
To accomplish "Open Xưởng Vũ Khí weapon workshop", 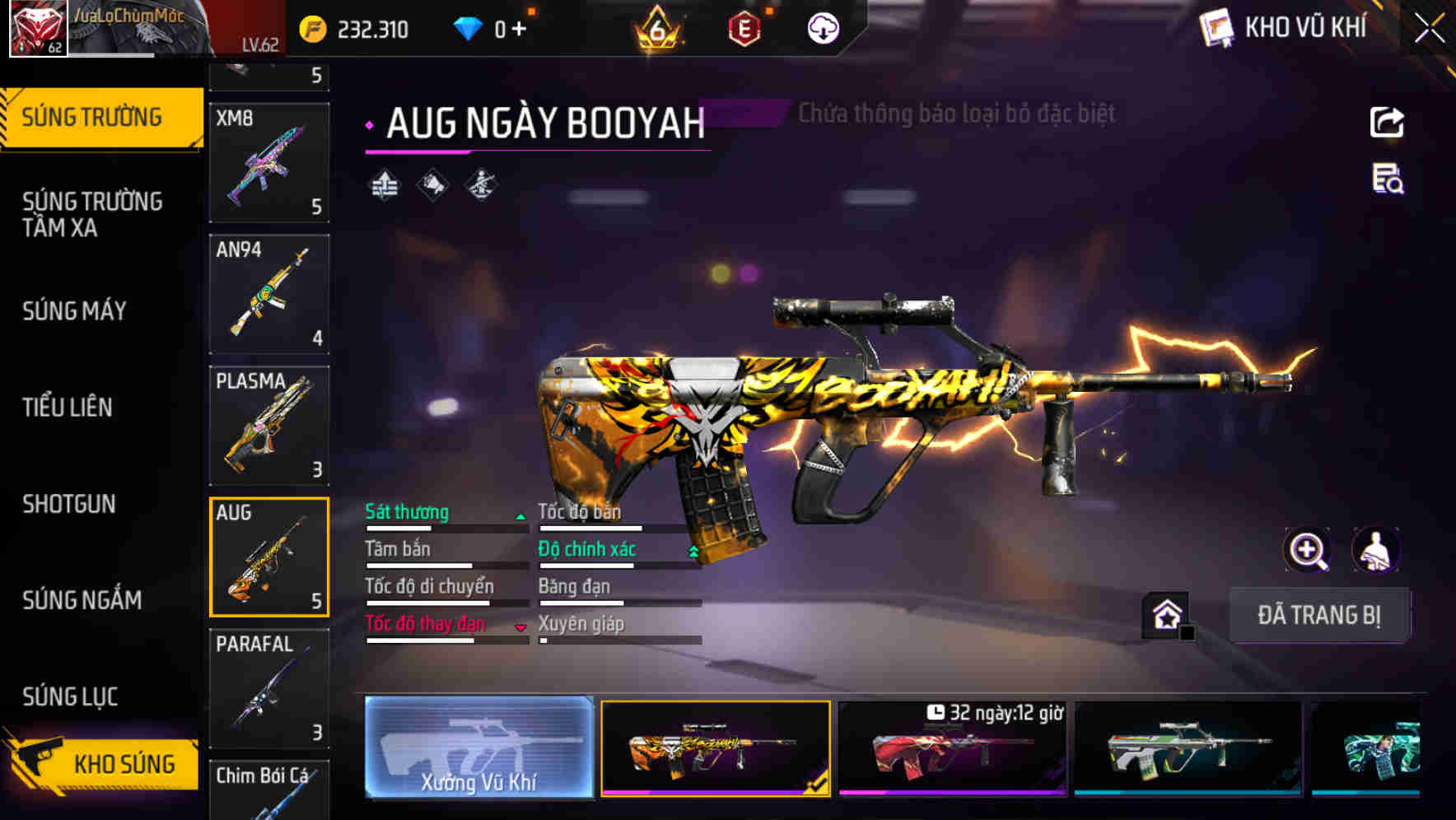I will coord(478,748).
